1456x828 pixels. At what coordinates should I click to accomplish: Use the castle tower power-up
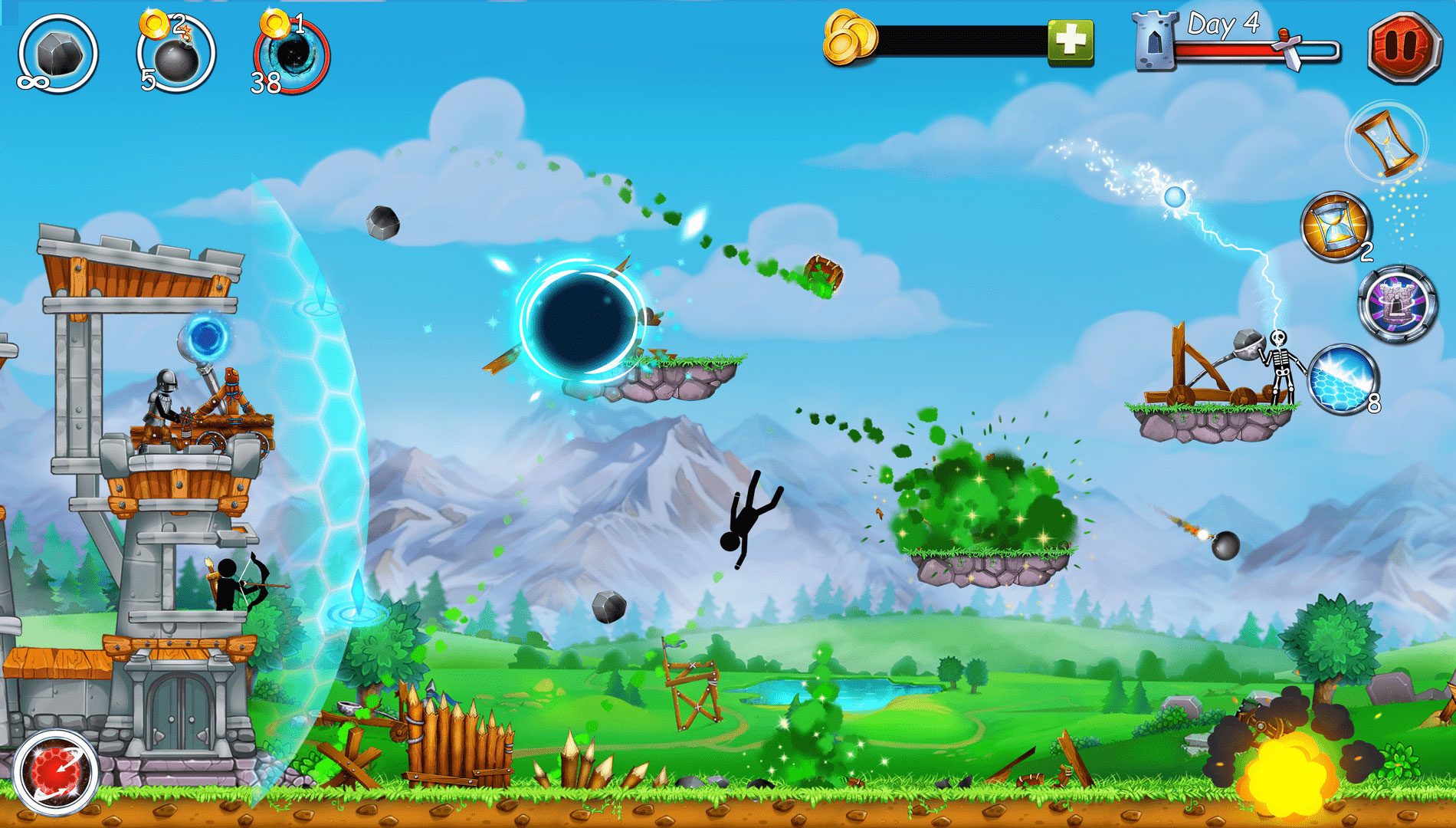1396,304
